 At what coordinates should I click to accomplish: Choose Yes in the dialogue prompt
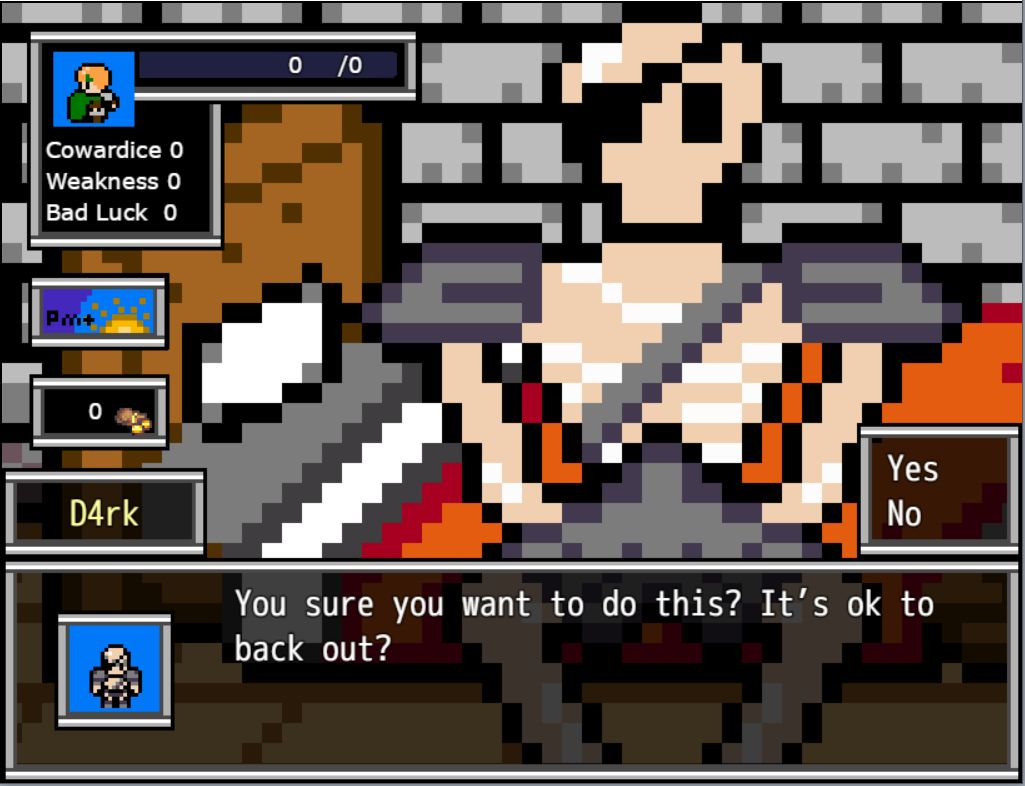(x=912, y=468)
